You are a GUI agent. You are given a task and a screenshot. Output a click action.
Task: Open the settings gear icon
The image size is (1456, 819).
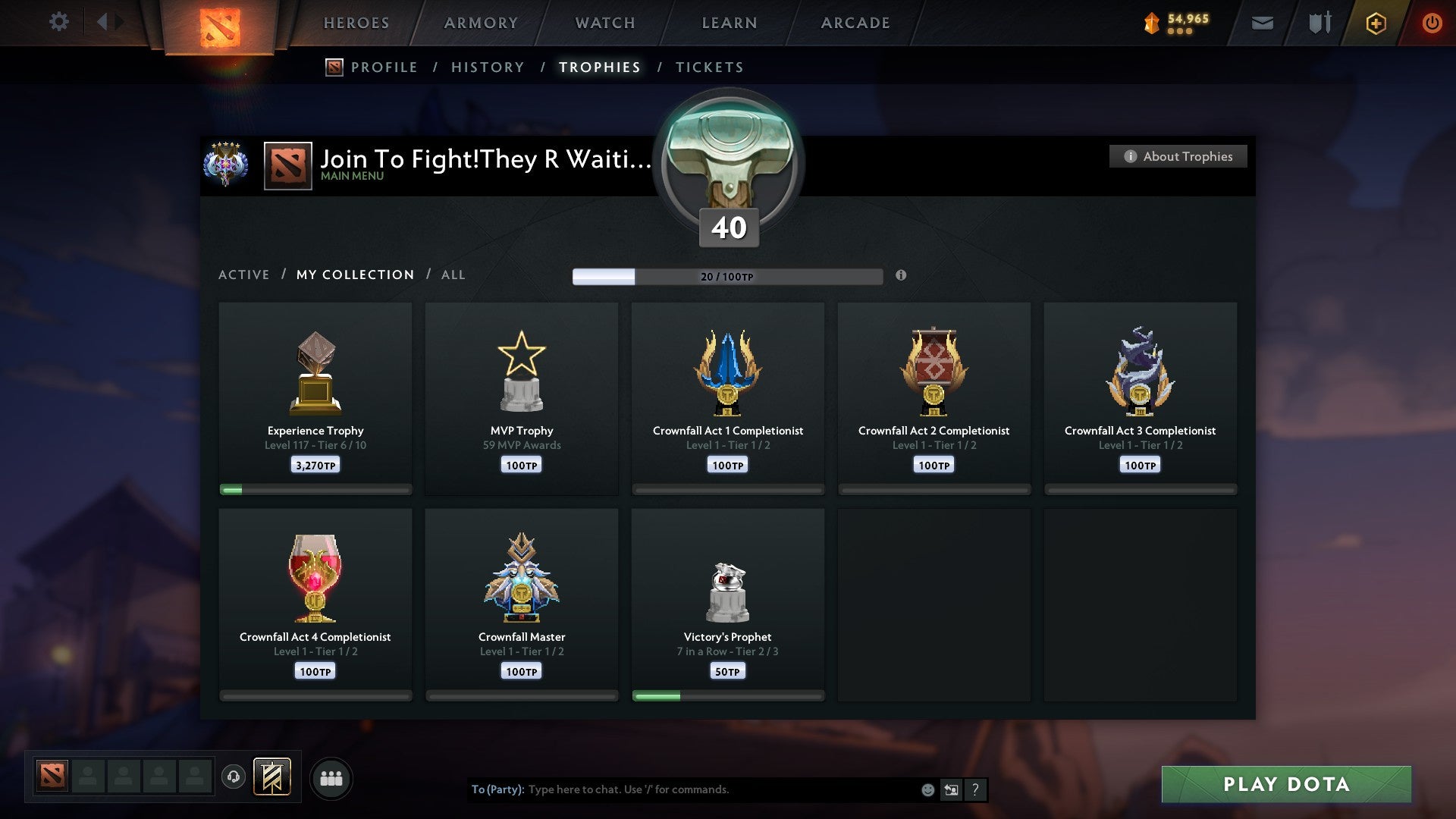[58, 22]
